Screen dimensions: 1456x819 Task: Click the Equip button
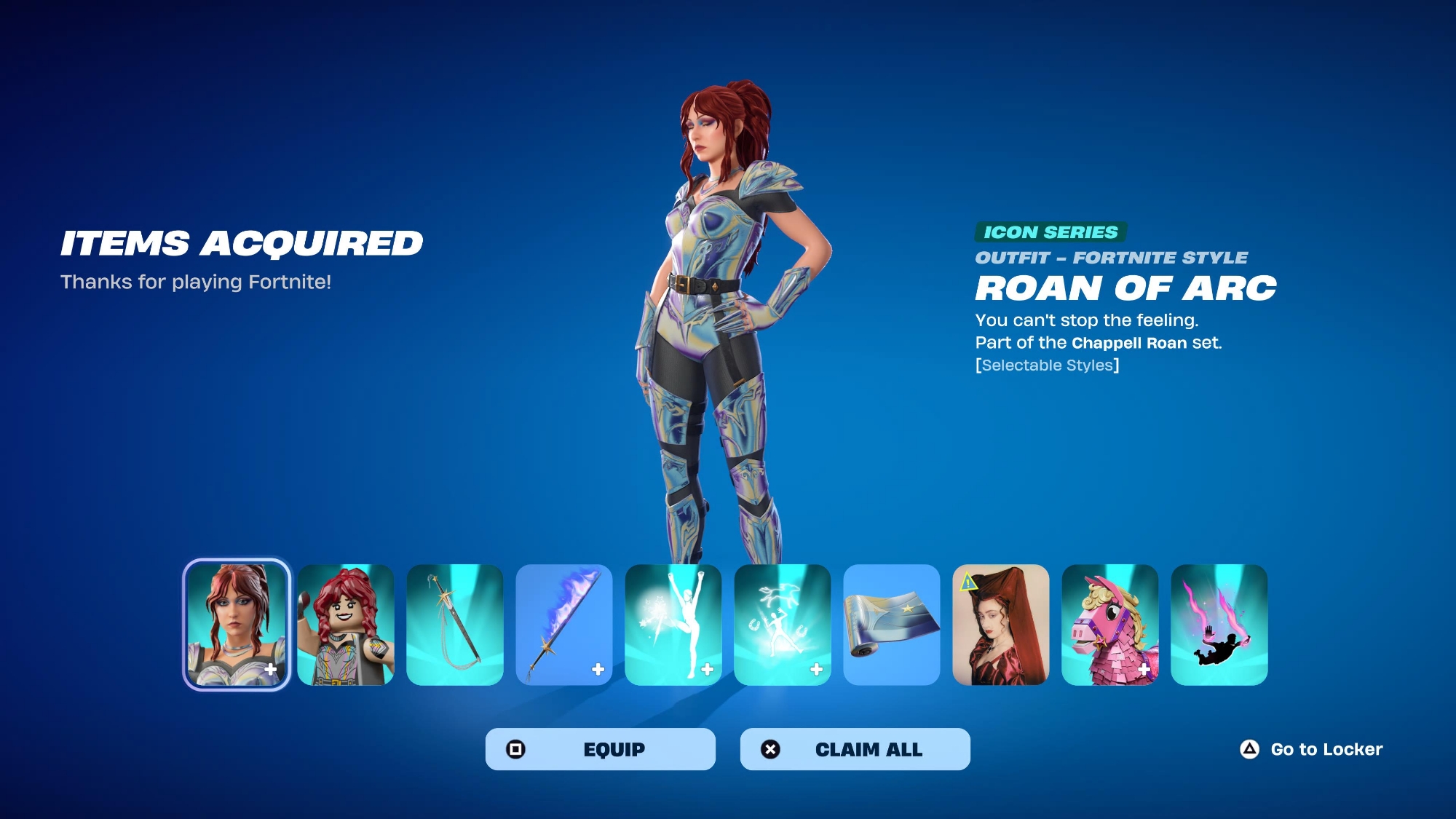(x=600, y=749)
